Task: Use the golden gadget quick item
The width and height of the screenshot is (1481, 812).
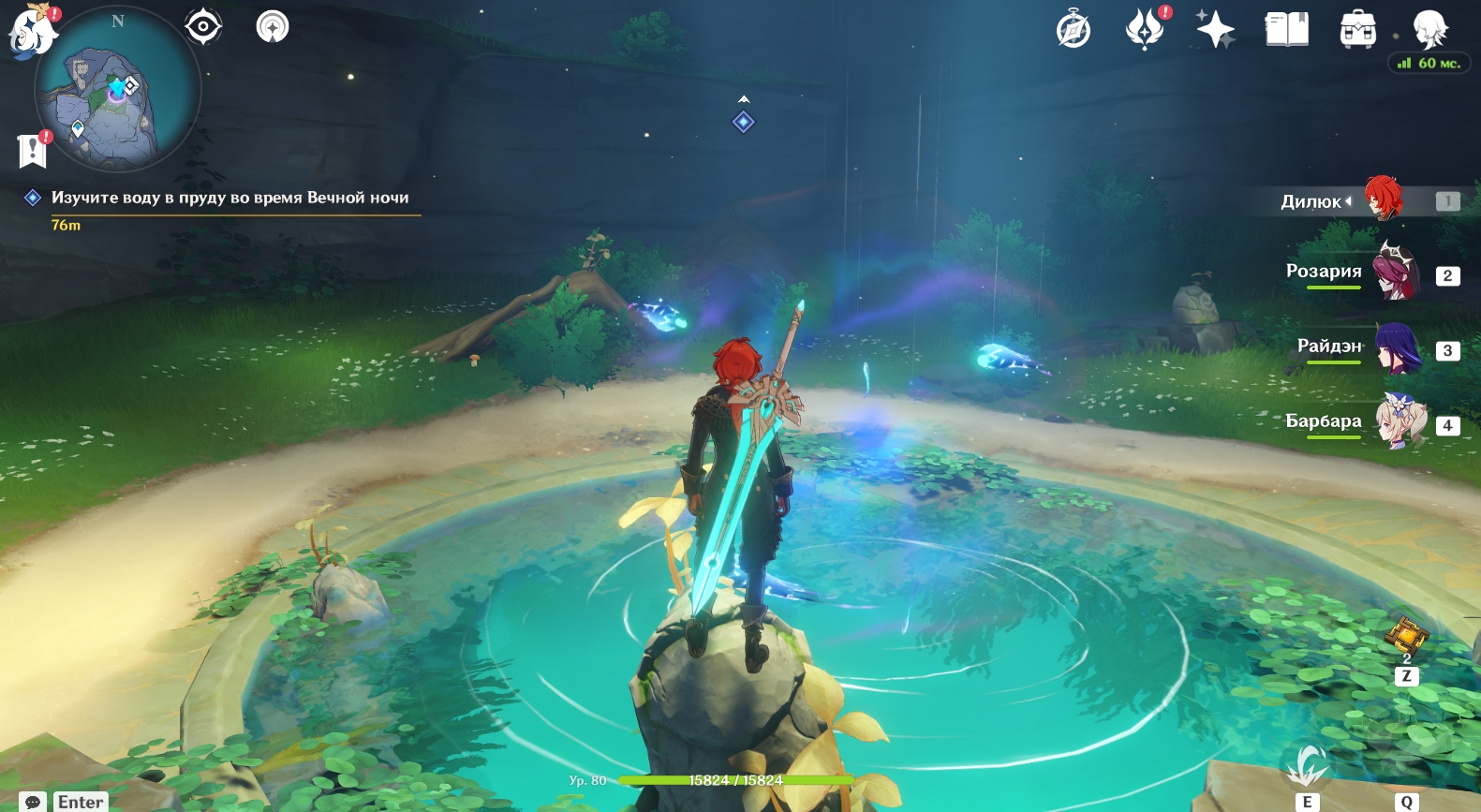Action: click(x=1406, y=636)
